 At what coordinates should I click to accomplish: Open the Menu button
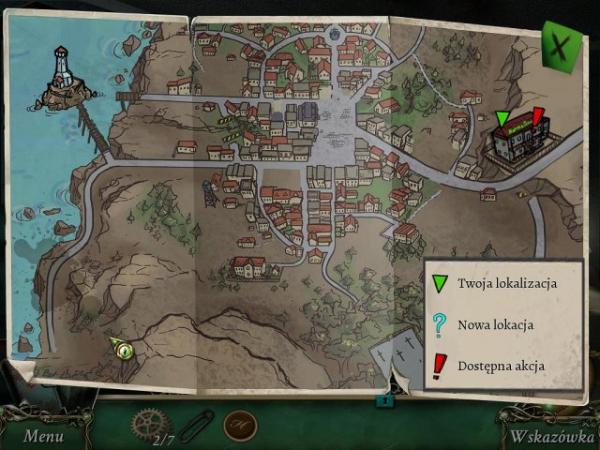[x=43, y=435]
